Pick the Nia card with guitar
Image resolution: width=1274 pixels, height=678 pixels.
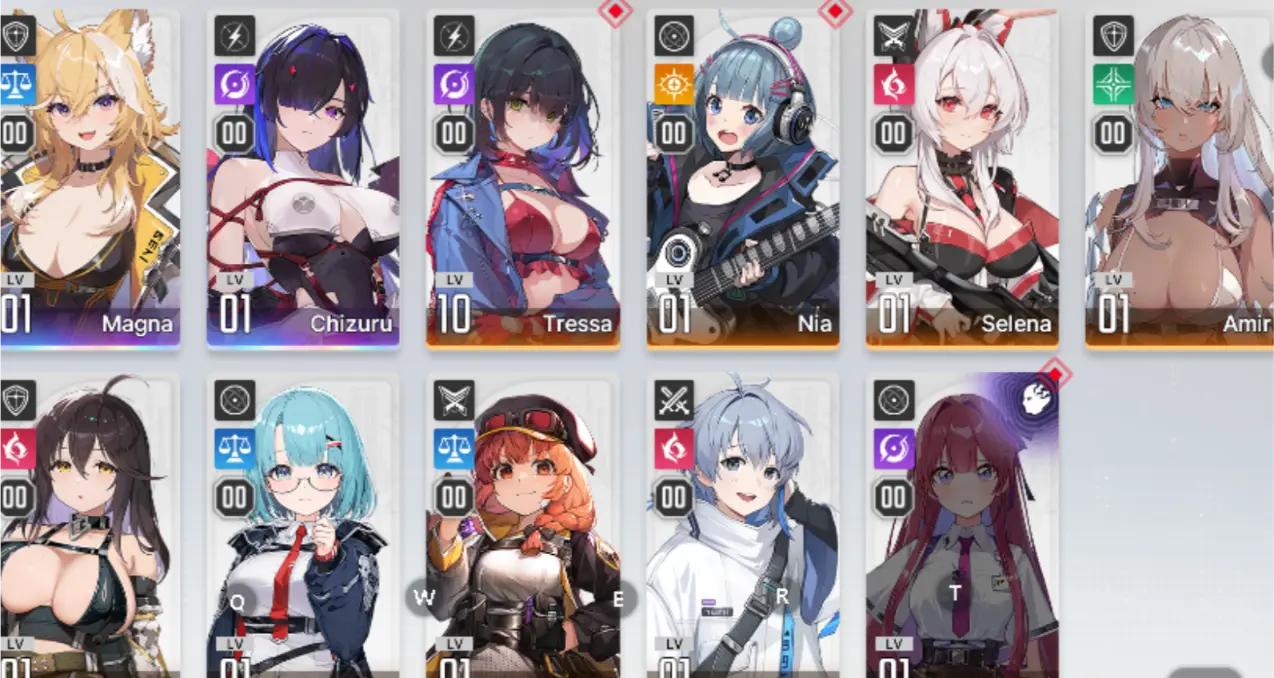742,180
